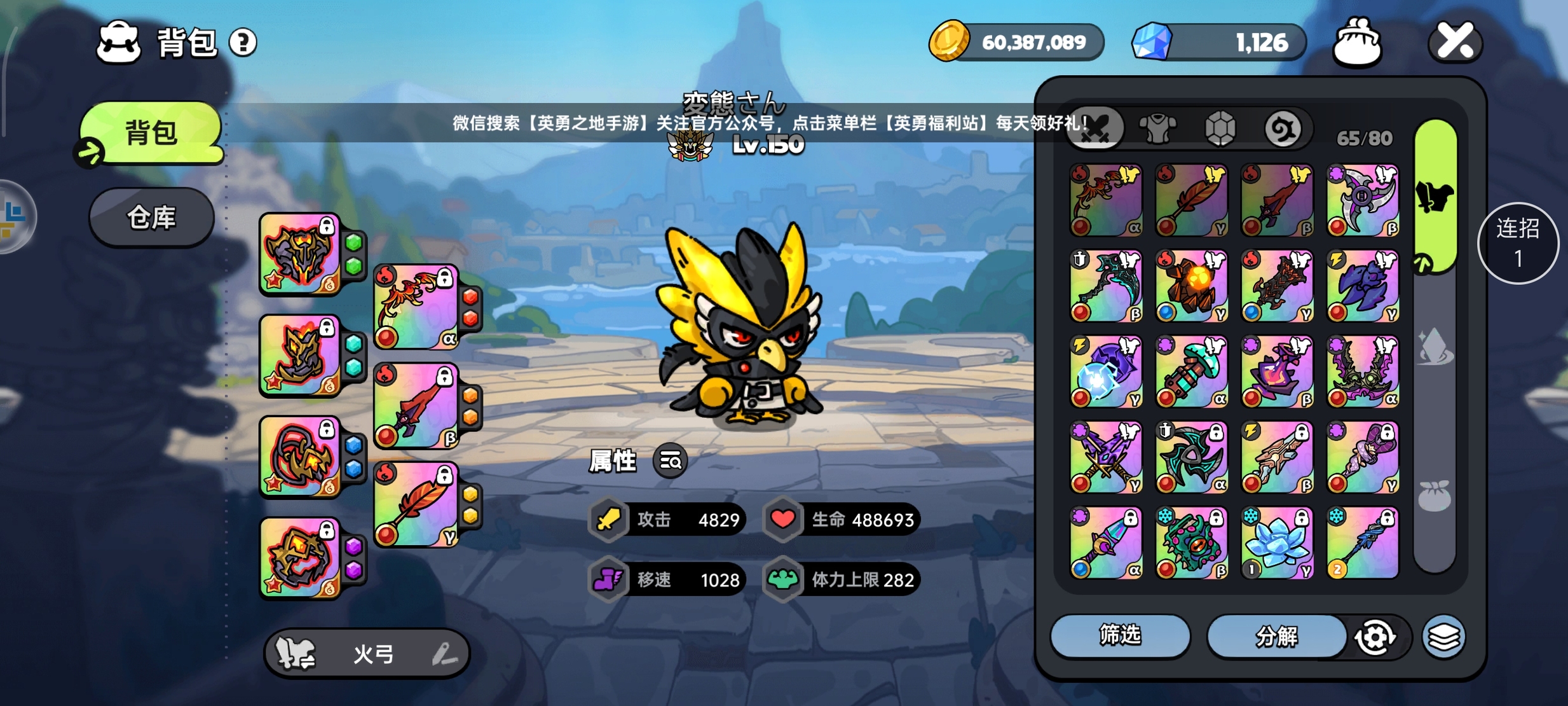Show detailed 属性 stats list
This screenshot has width=1568, height=706.
coord(671,460)
